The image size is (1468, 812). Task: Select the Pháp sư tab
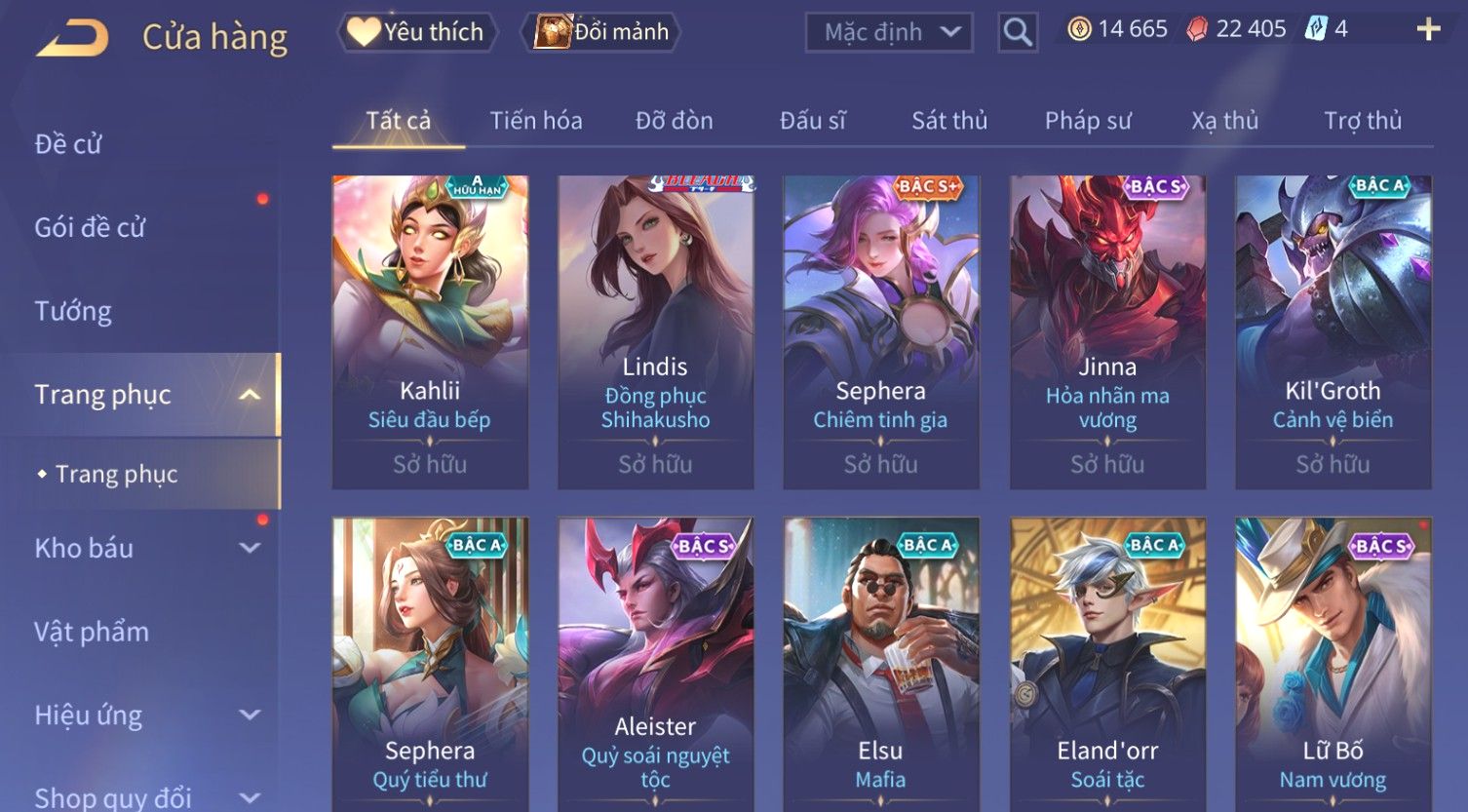click(1088, 121)
